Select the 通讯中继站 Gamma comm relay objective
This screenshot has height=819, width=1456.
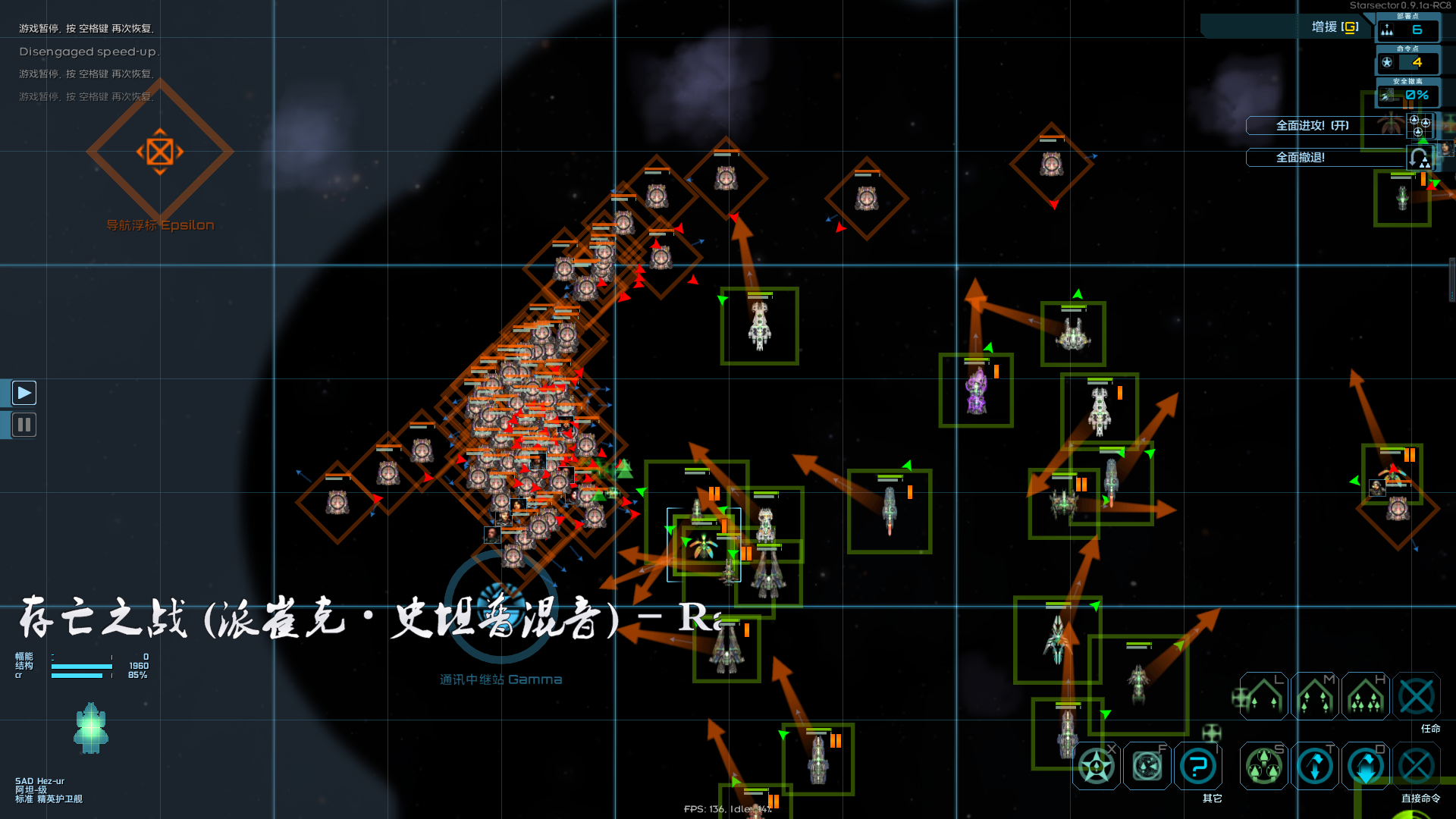[504, 607]
